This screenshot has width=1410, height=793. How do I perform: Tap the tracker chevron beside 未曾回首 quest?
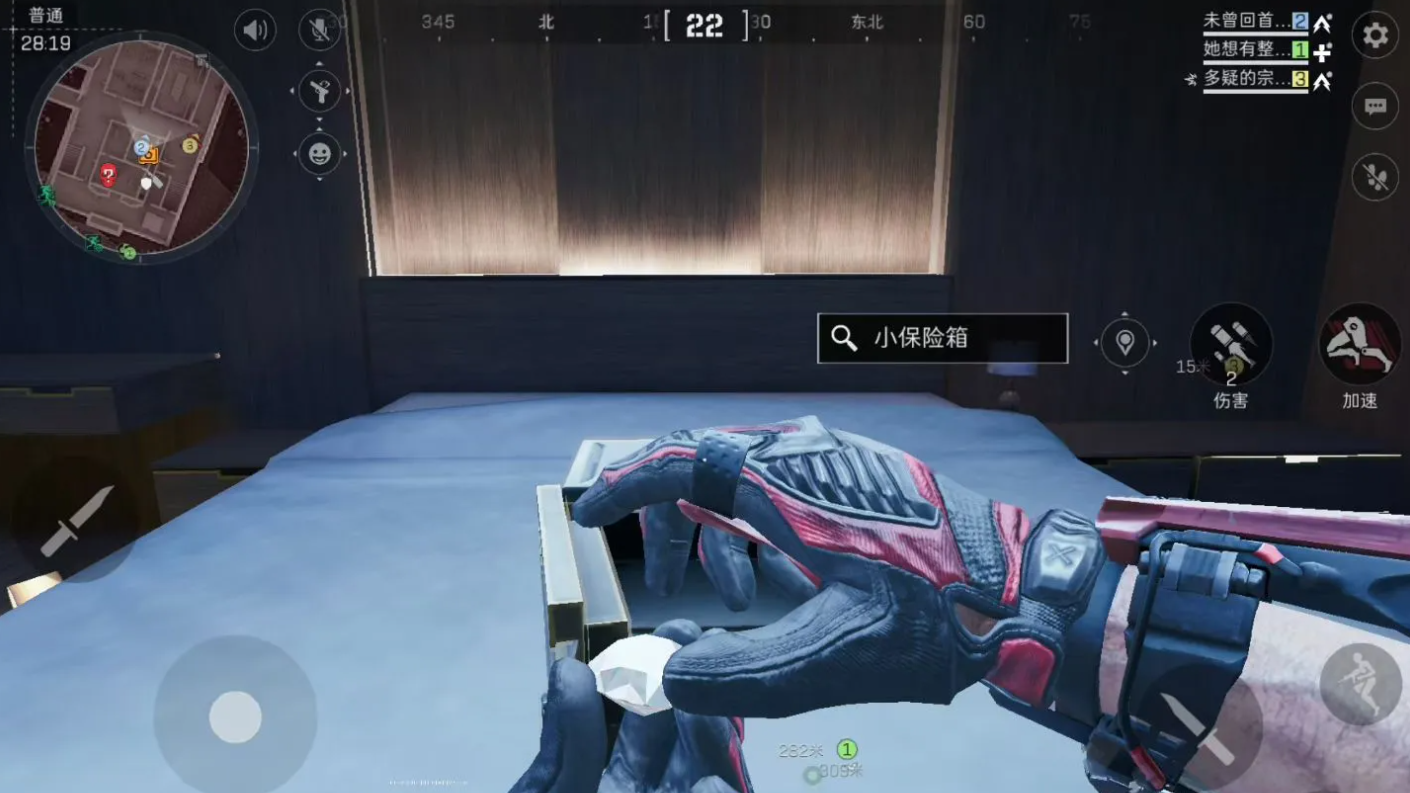(1322, 24)
